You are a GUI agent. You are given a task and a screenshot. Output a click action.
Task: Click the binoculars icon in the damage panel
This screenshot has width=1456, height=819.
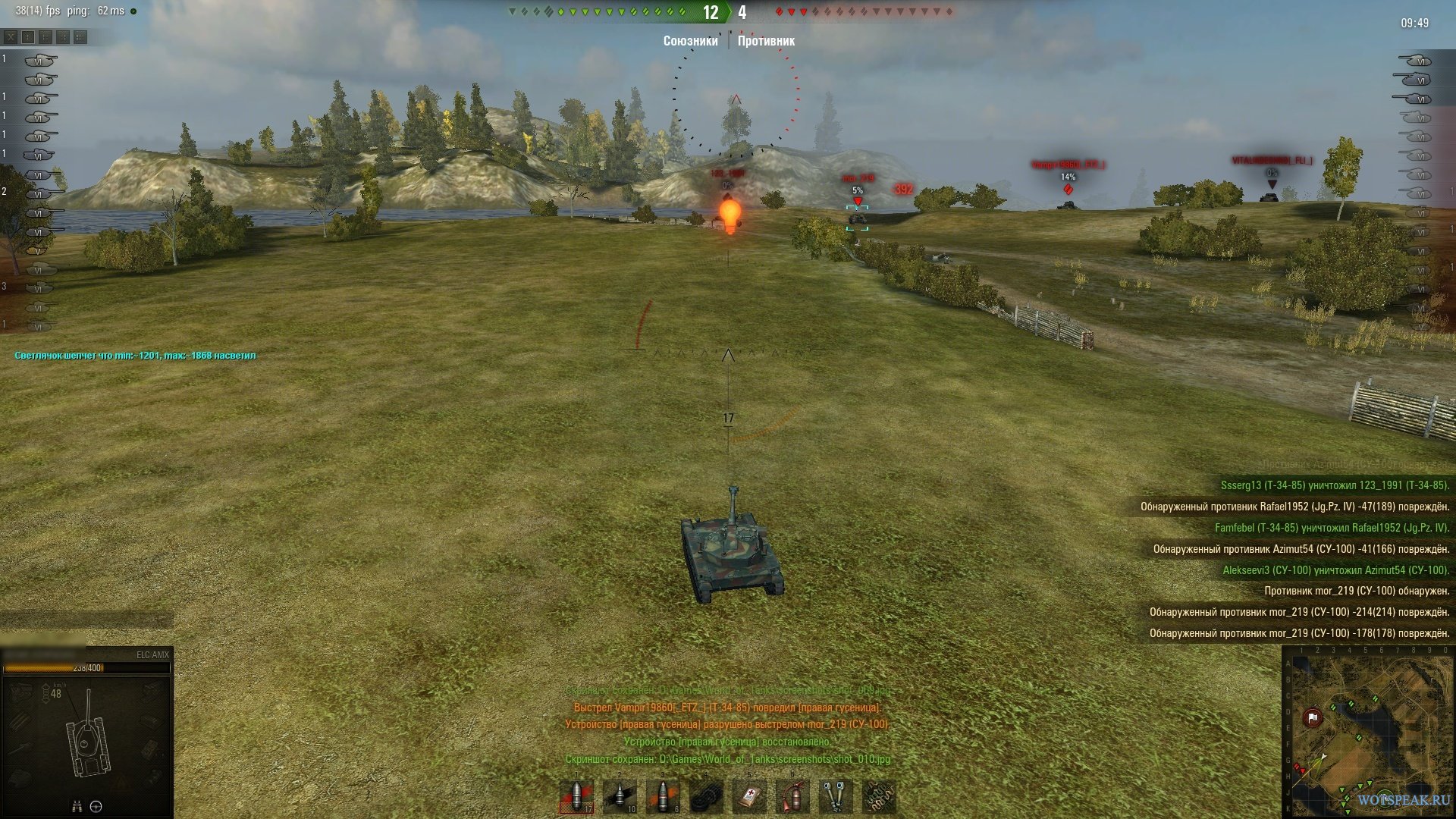click(x=77, y=806)
